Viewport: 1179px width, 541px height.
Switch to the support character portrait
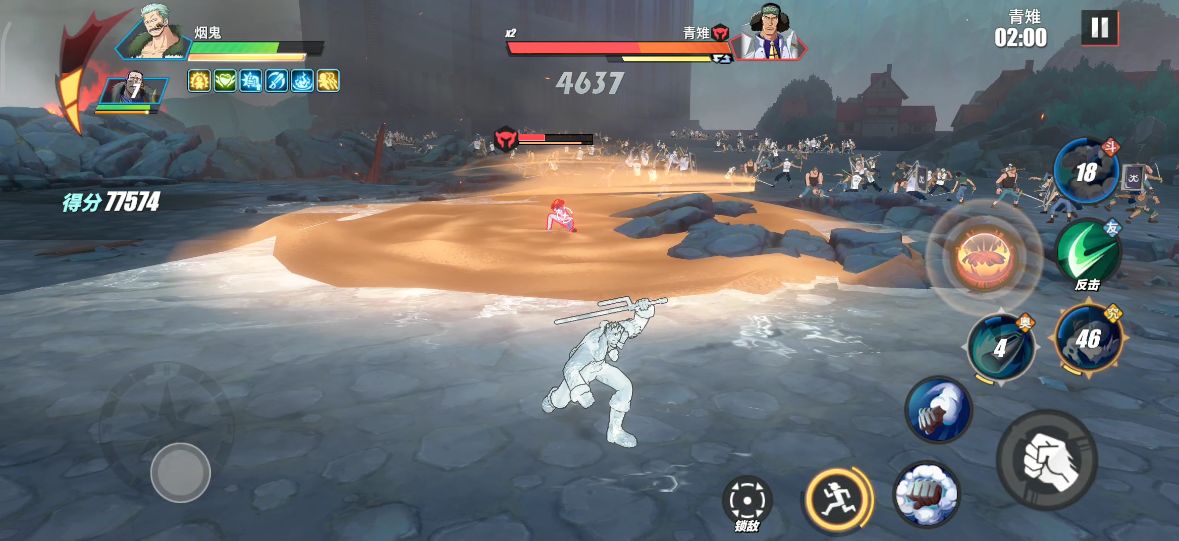click(134, 91)
